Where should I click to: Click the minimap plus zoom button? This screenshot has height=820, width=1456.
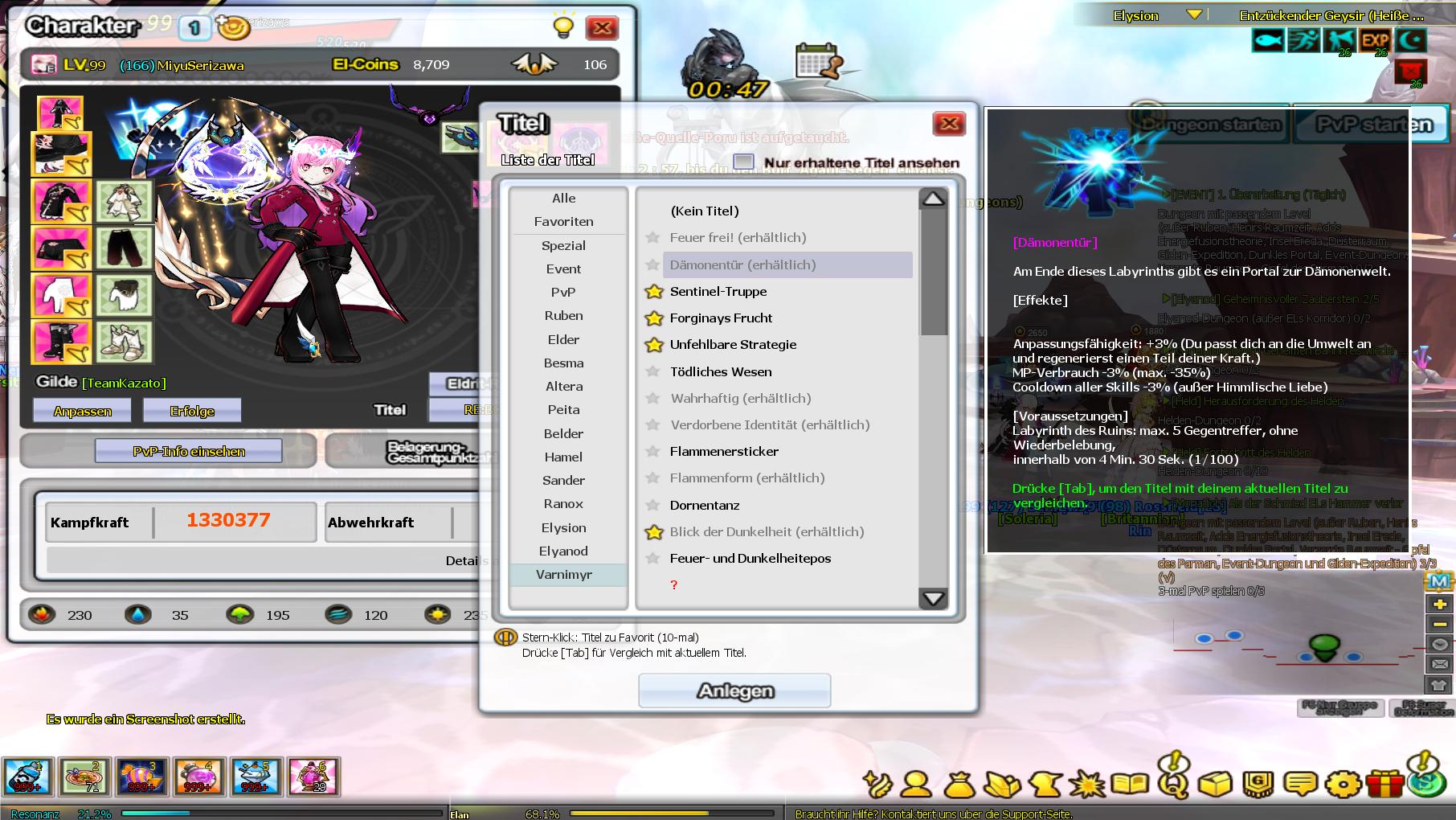[x=1439, y=605]
